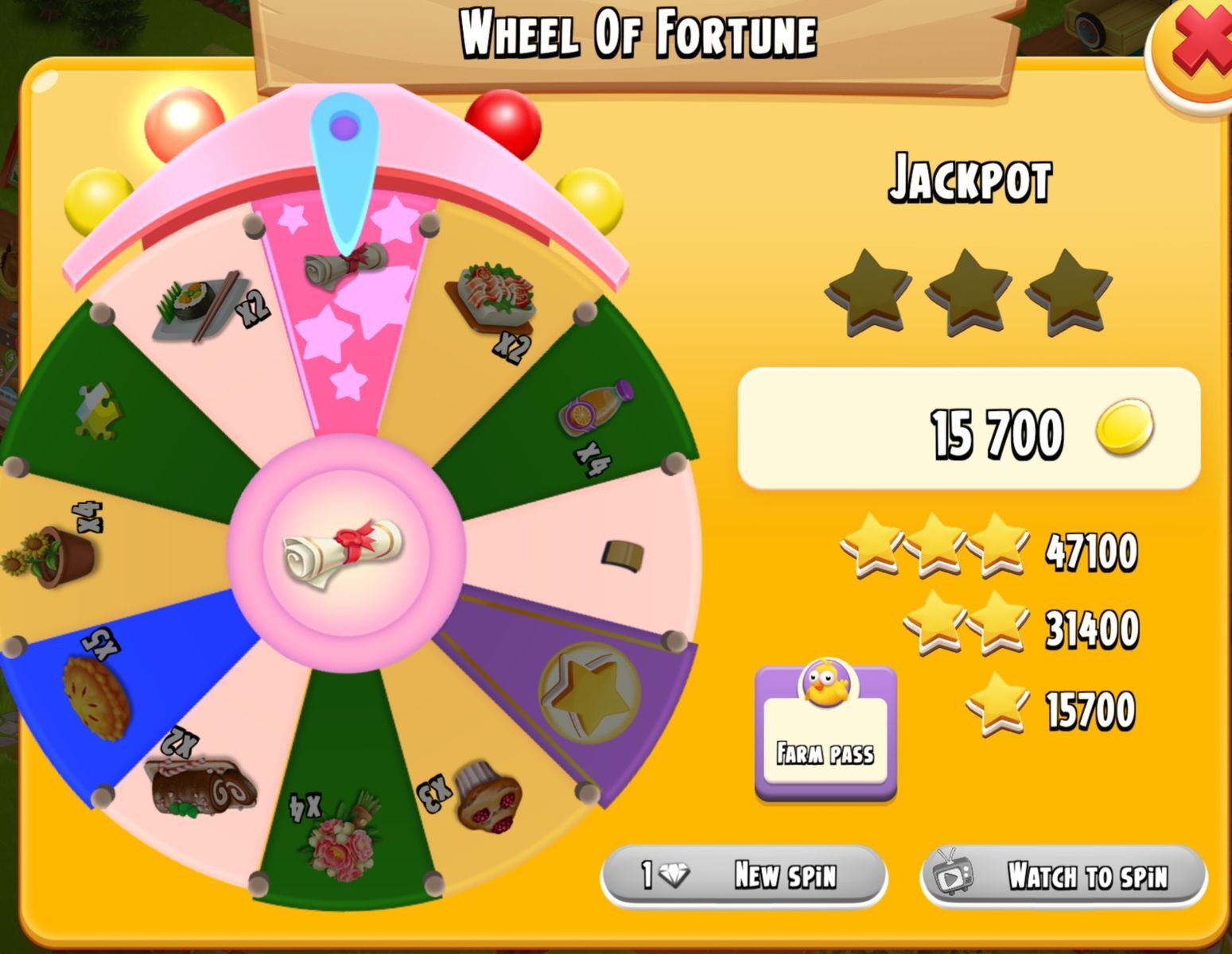This screenshot has width=1232, height=954.
Task: Buy a new spin for 1 diamond
Action: pyautogui.click(x=743, y=875)
